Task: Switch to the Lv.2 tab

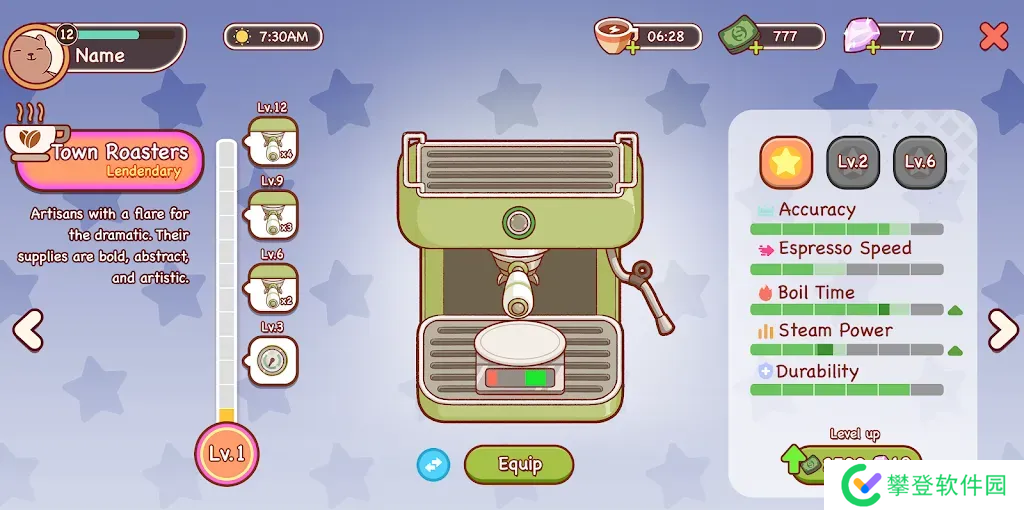Action: 852,162
